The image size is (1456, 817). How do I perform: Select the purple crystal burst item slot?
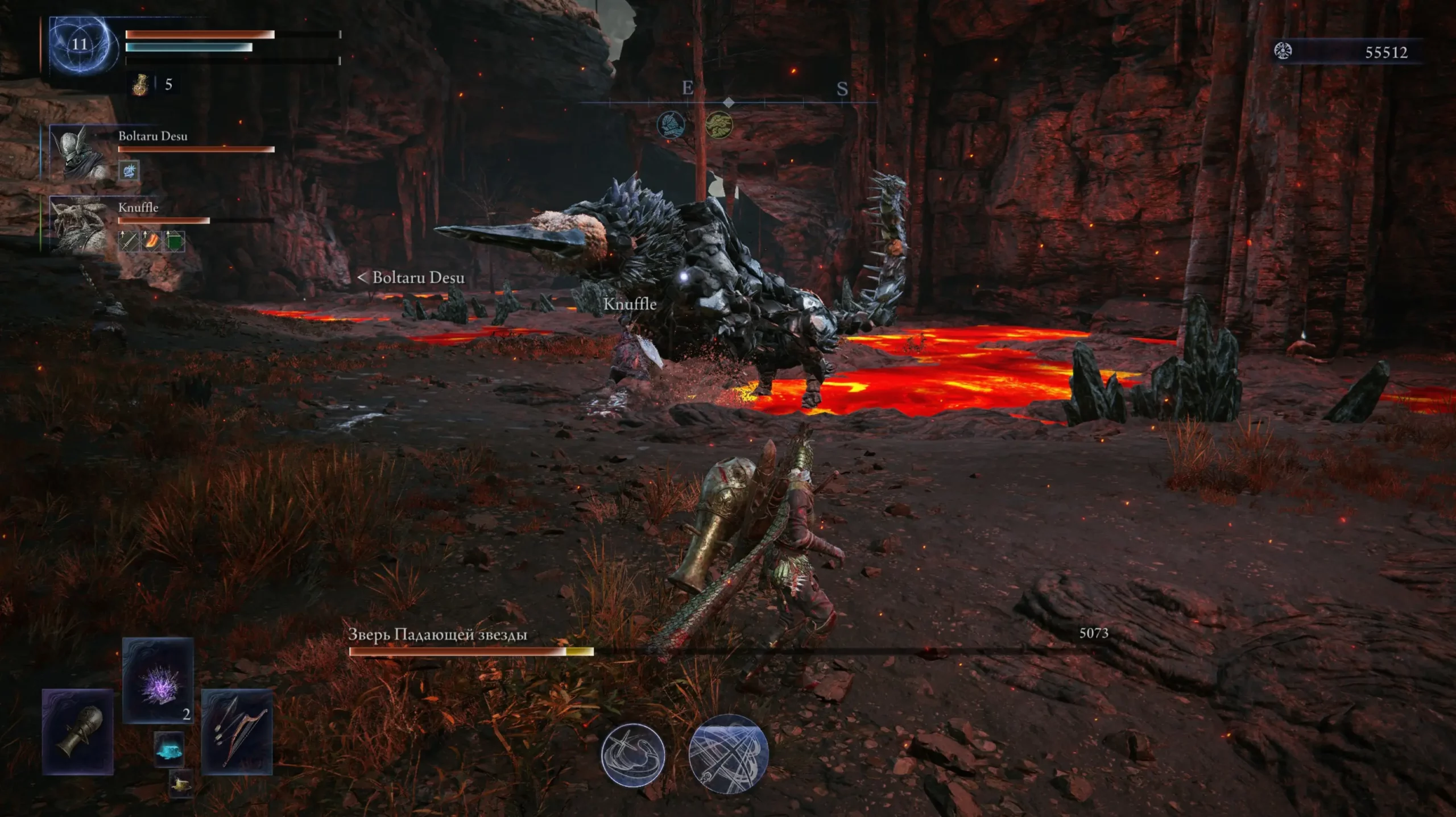point(158,680)
